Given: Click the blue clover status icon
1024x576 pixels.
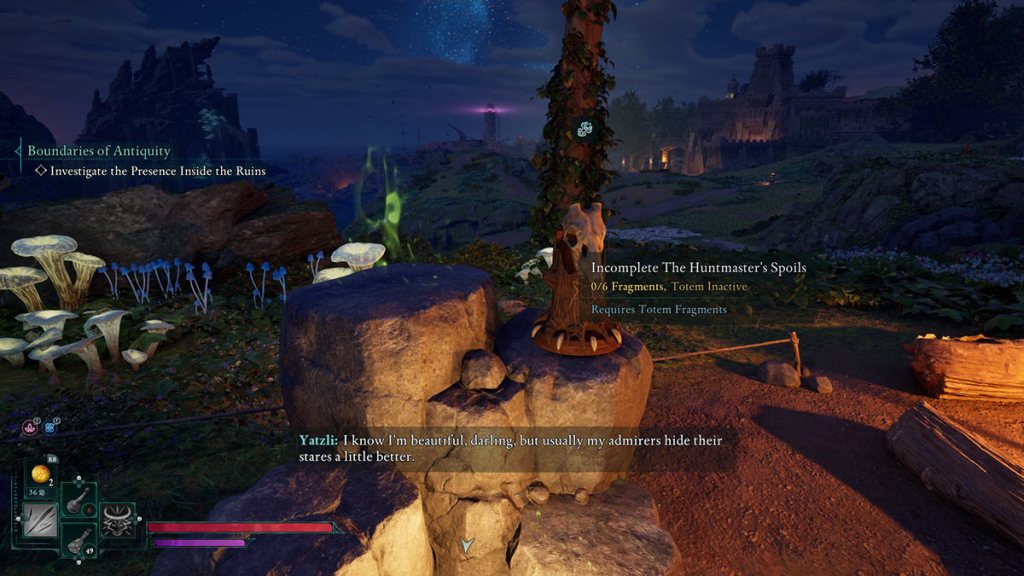Looking at the screenshot, I should point(48,427).
